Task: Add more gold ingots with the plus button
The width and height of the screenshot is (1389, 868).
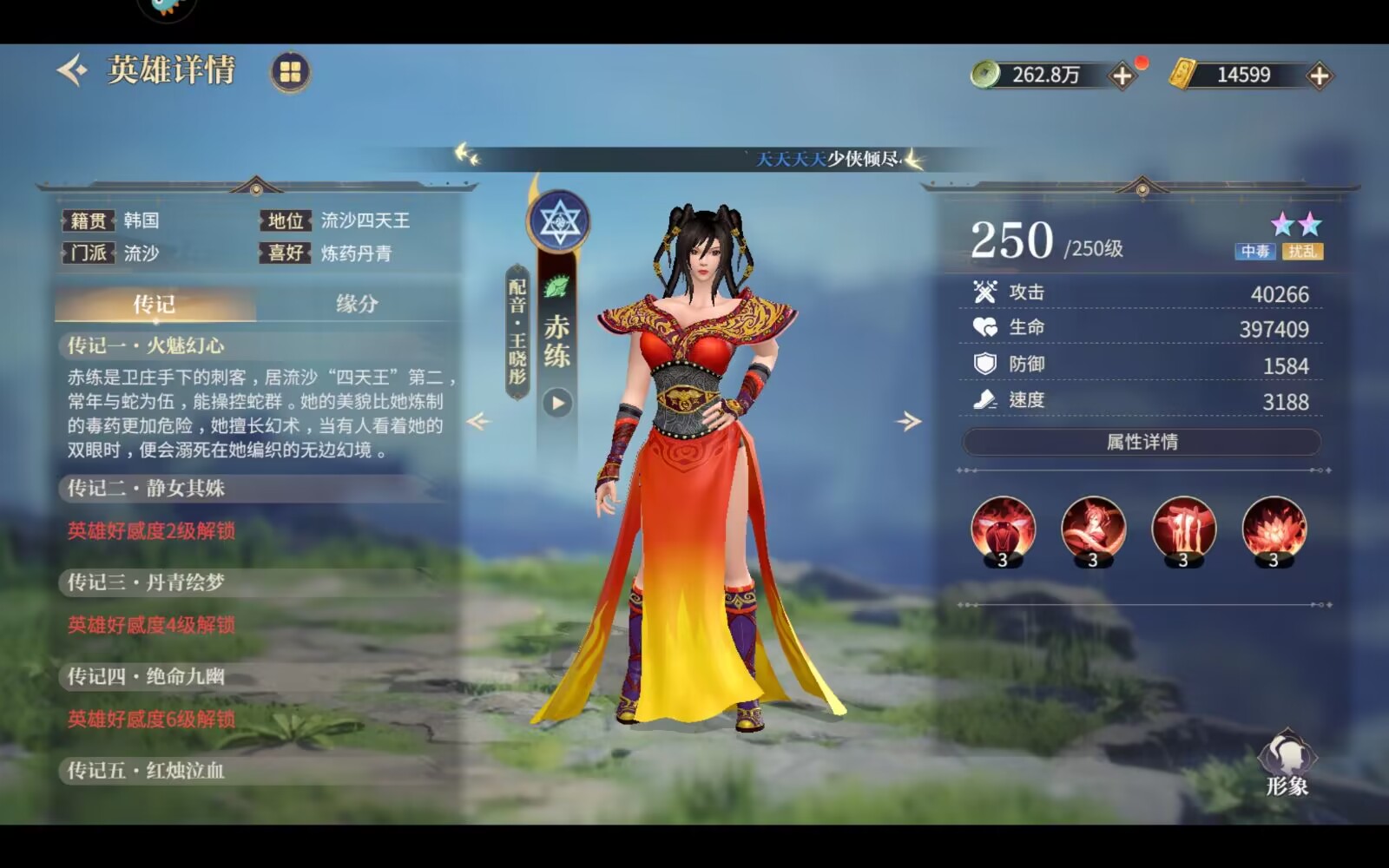Action: [1319, 76]
